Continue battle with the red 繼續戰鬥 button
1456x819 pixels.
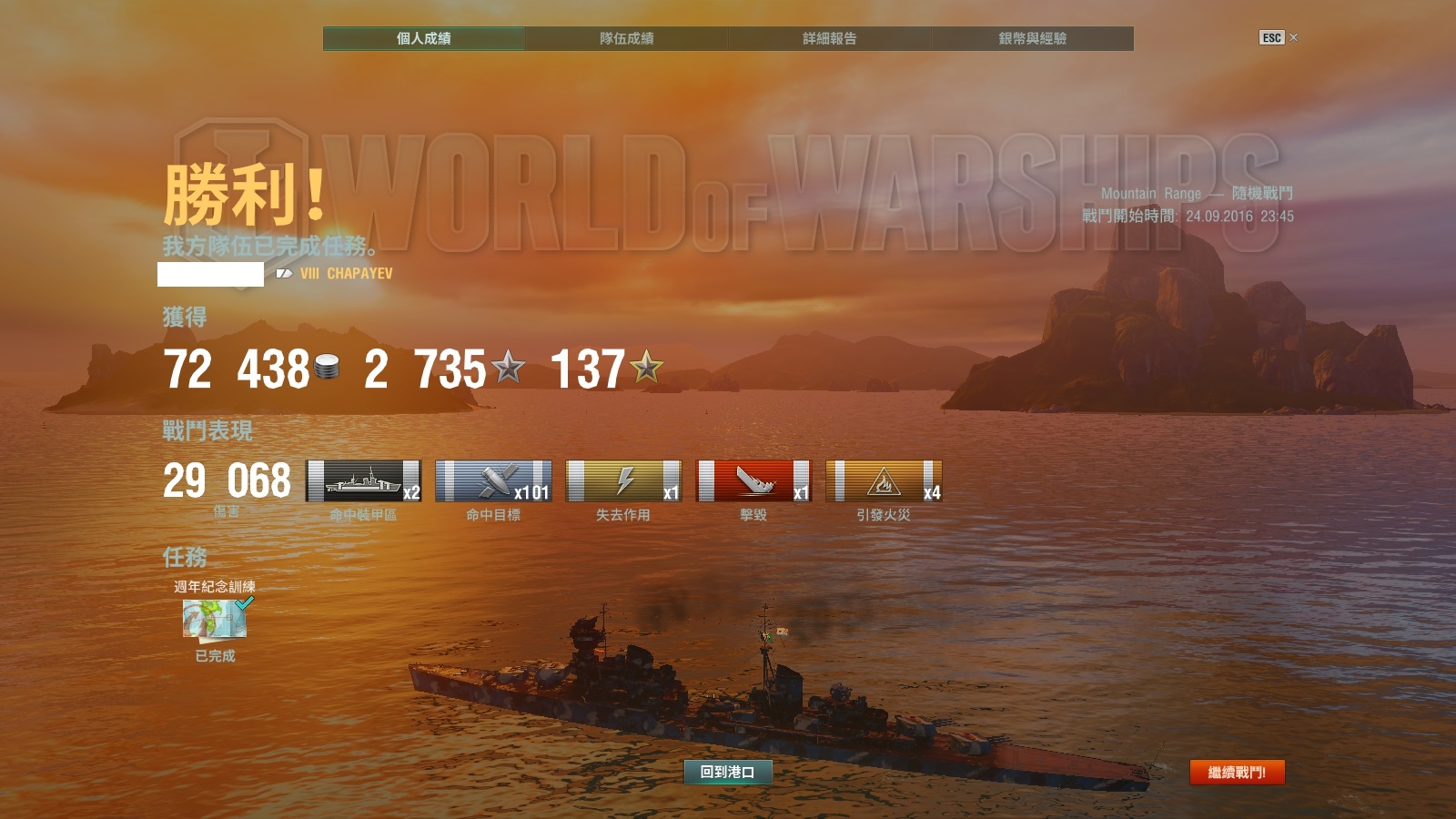1237,772
